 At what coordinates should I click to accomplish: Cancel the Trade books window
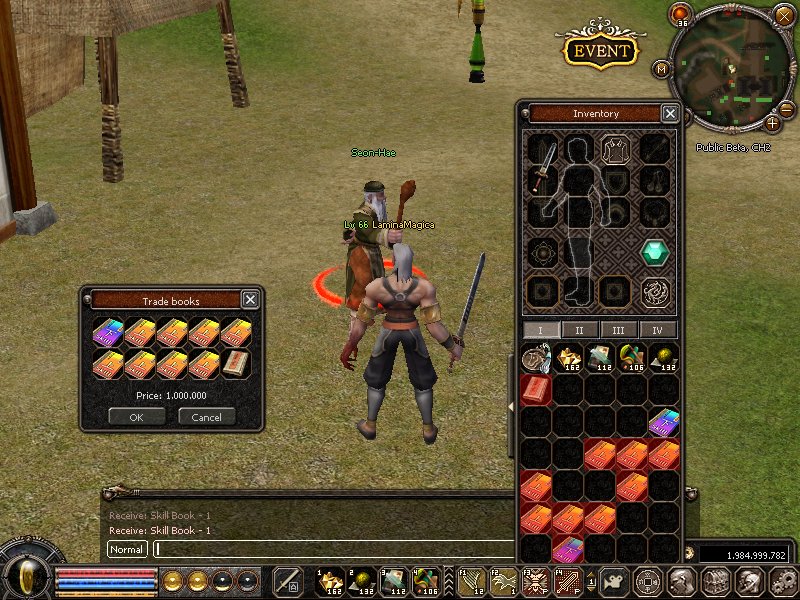[207, 416]
